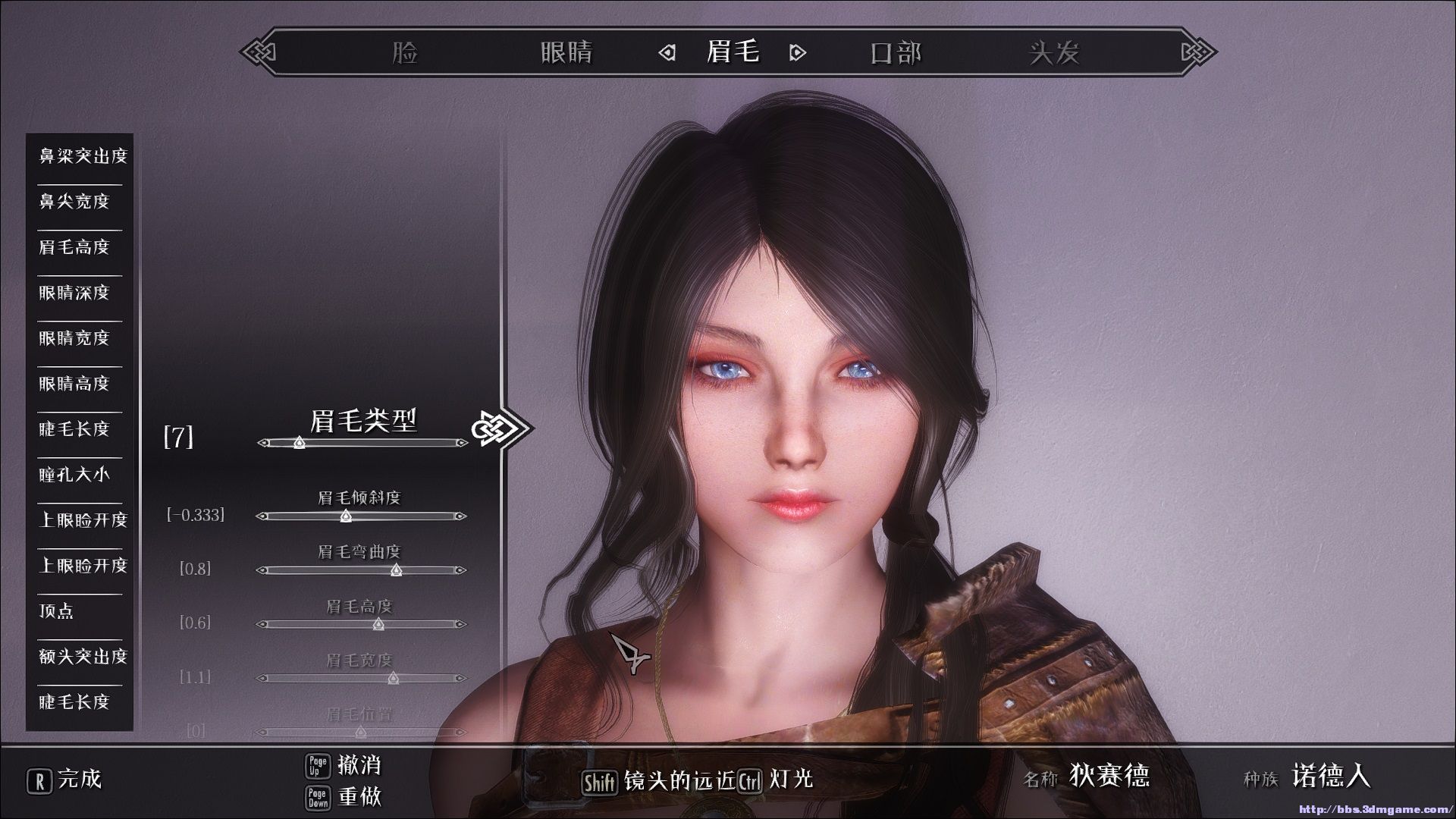
Task: Click the right arrow beside 眉毛 tab
Action: tap(797, 53)
